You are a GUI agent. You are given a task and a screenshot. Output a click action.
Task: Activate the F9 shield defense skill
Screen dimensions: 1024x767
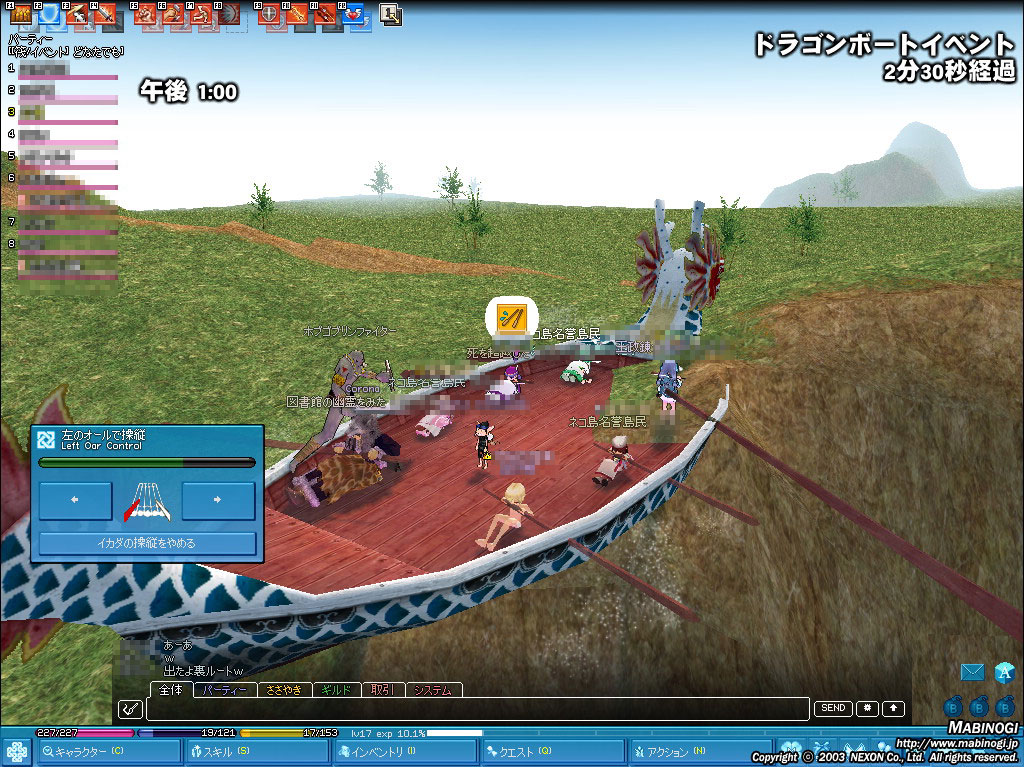click(x=270, y=15)
